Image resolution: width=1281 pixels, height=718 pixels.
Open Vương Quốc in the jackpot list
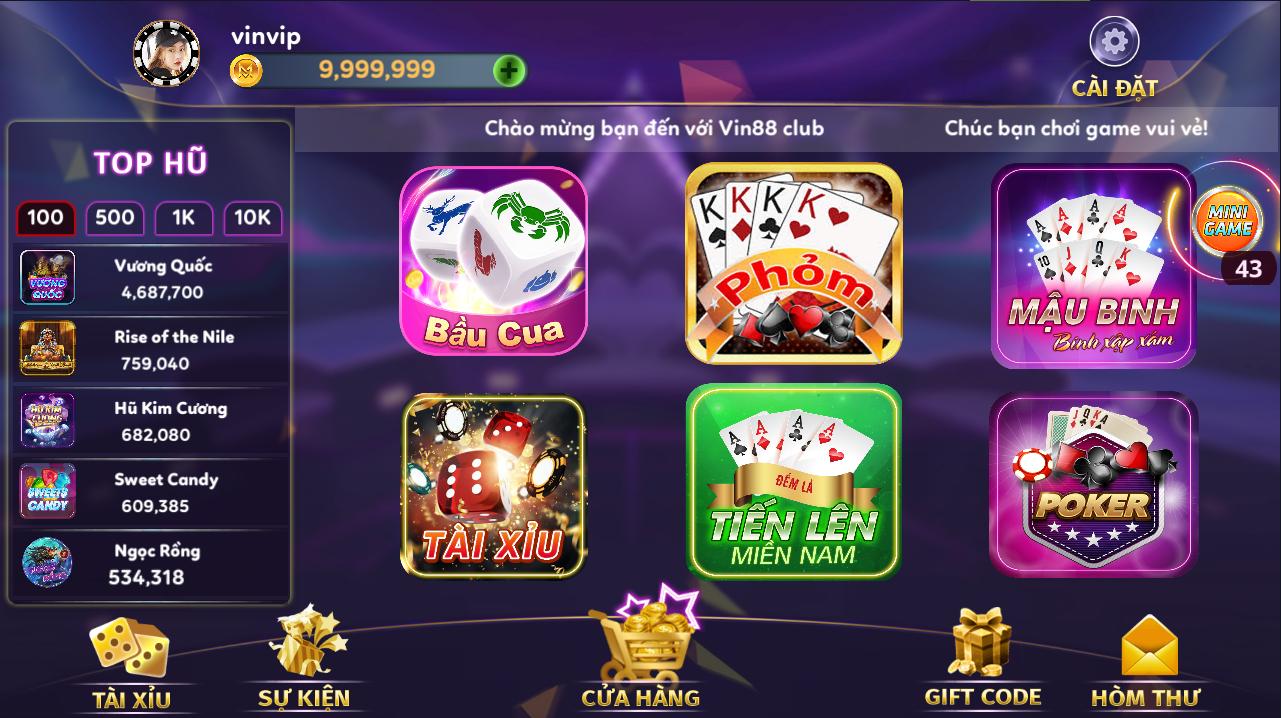pyautogui.click(x=150, y=278)
